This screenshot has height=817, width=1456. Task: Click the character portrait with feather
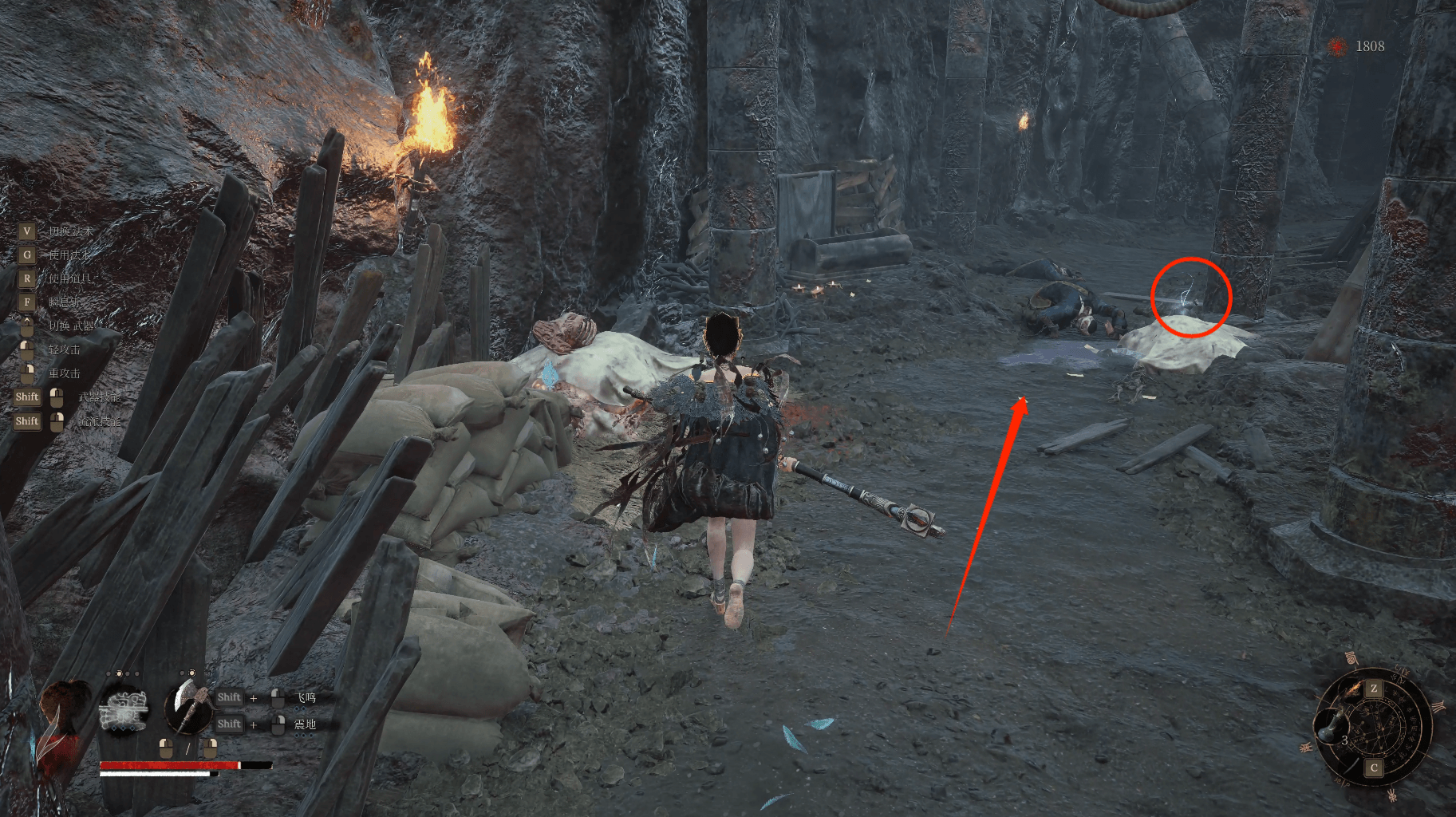(61, 720)
